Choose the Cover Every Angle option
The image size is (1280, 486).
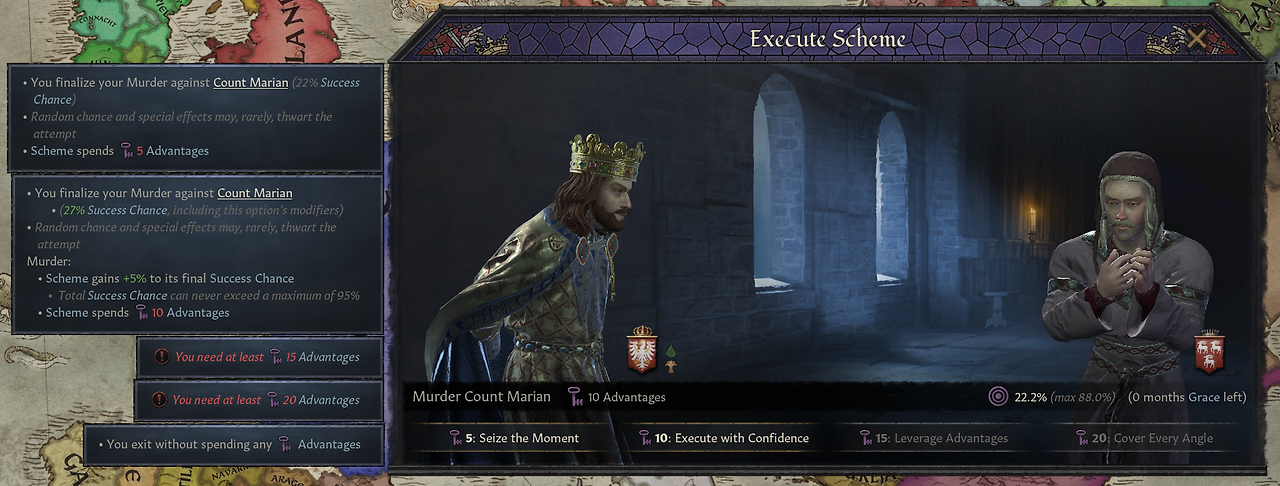tap(1144, 438)
